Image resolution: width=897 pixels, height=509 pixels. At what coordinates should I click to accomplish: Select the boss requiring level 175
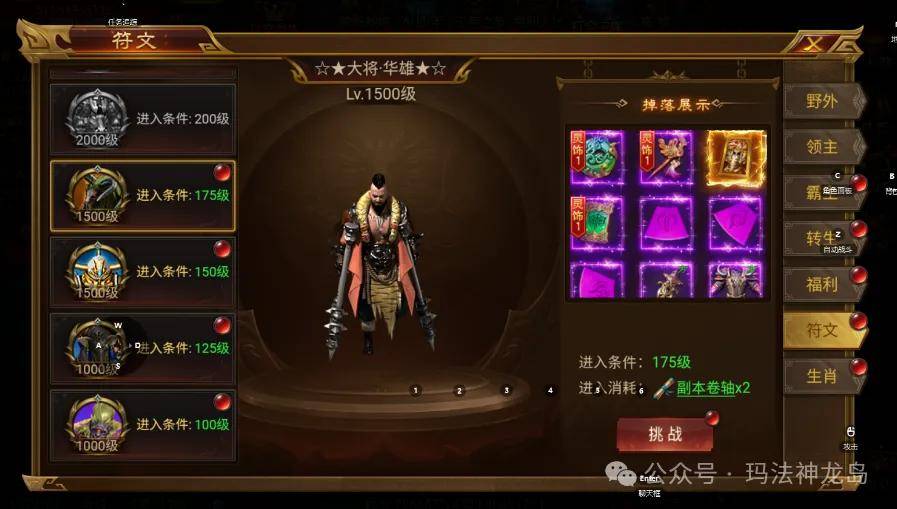click(x=142, y=196)
